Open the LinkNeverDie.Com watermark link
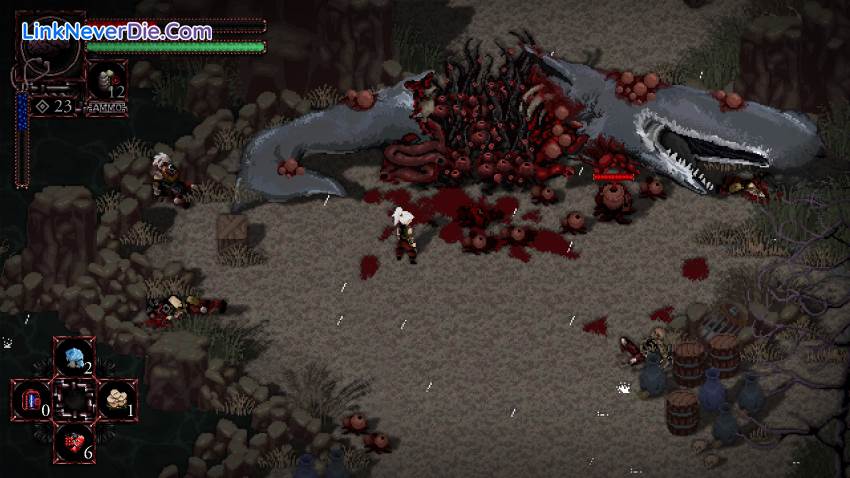The image size is (850, 478). (x=116, y=32)
